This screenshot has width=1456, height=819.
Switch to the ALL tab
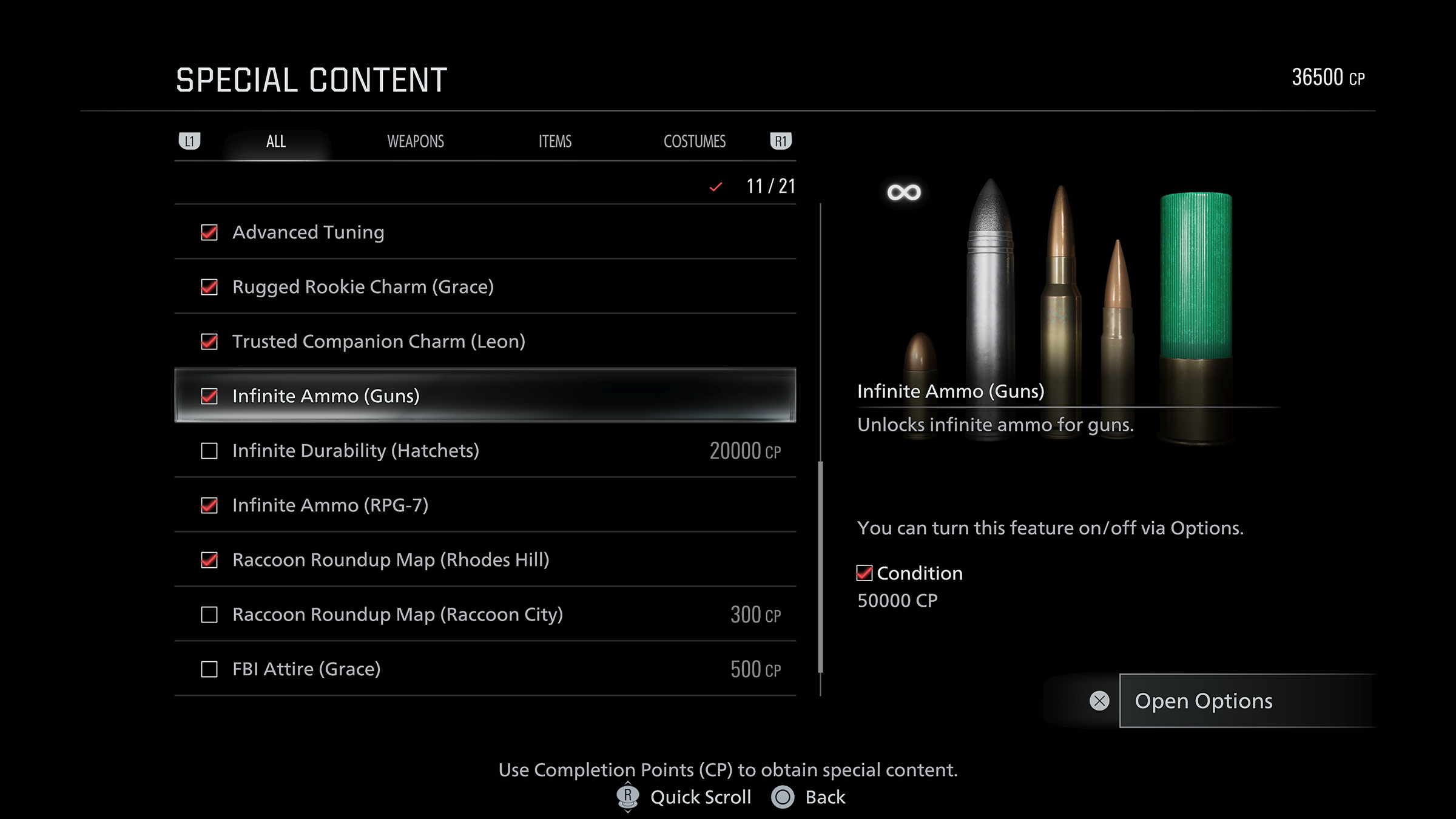pos(276,142)
